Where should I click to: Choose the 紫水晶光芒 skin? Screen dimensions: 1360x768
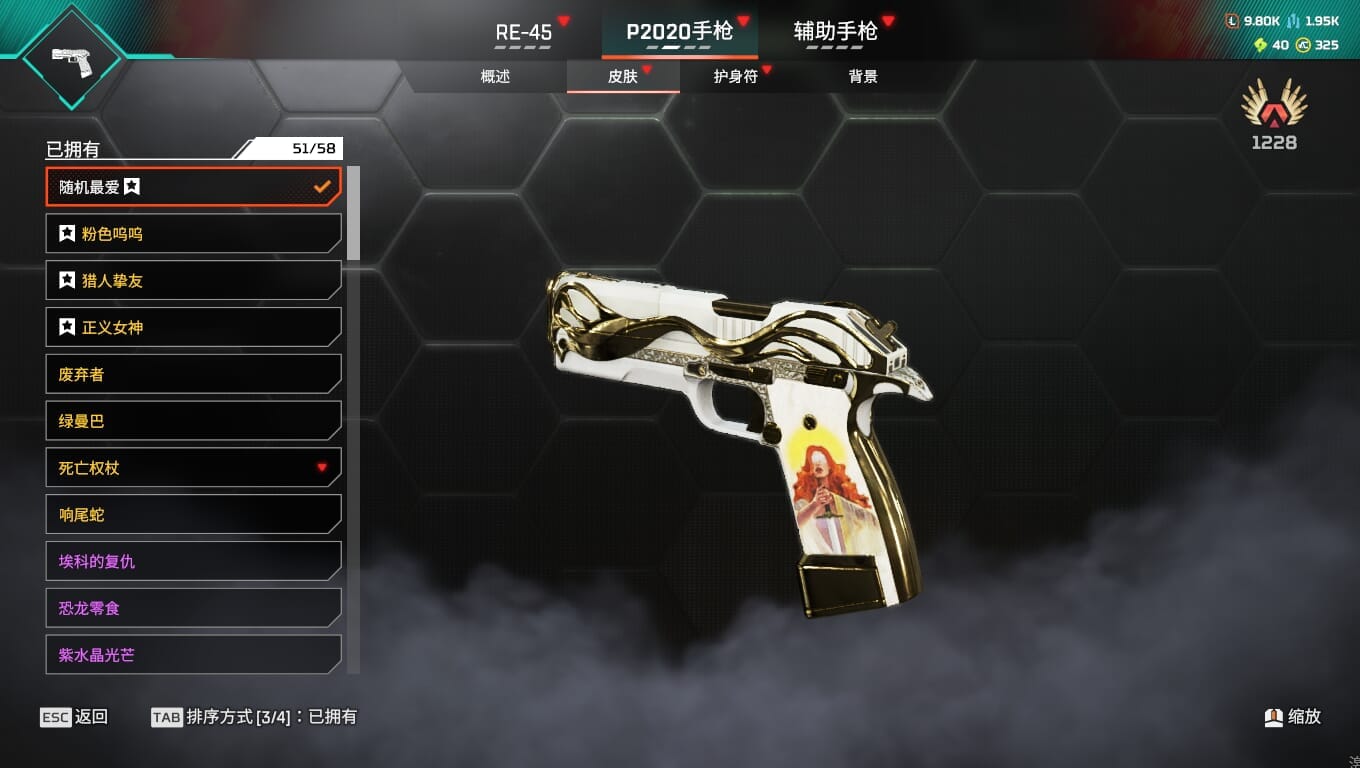tap(193, 655)
